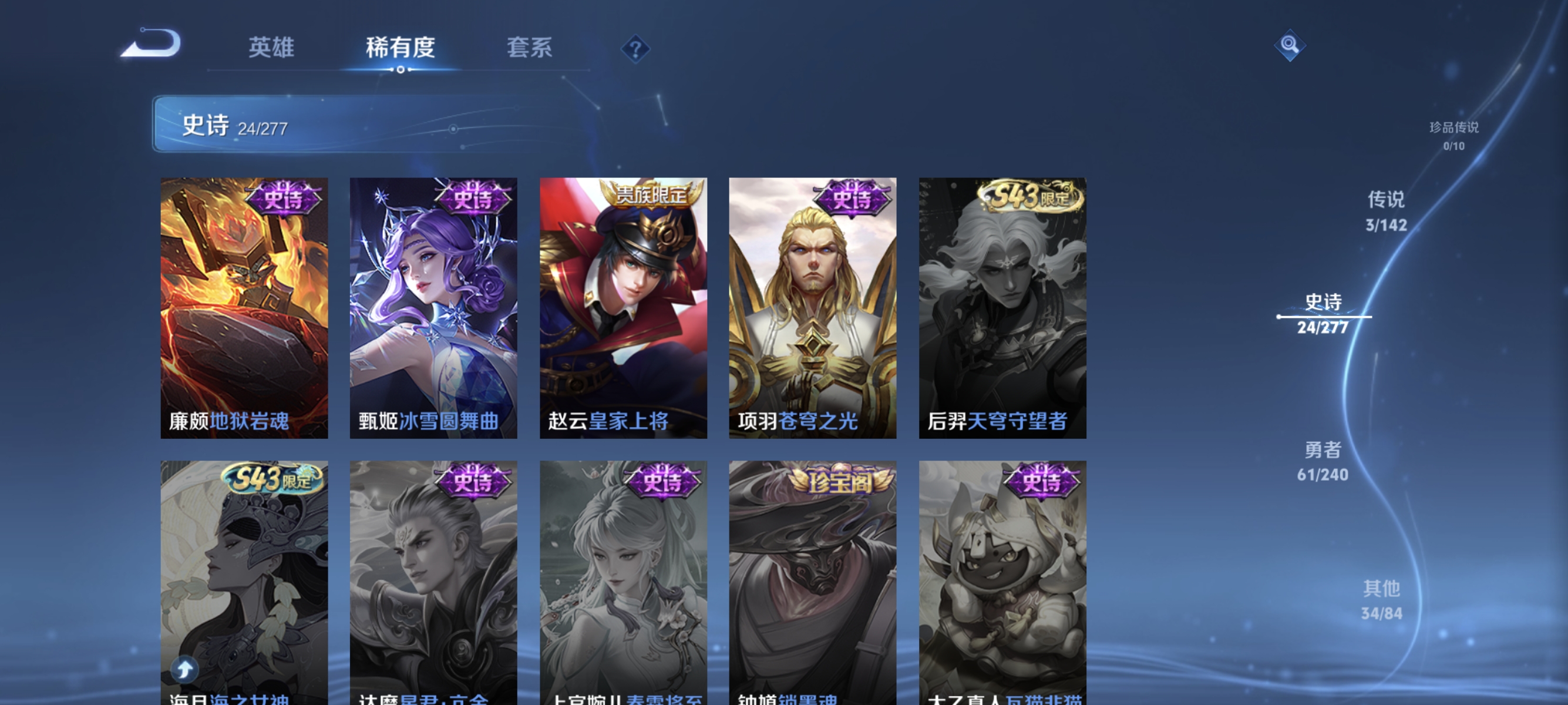Screen dimensions: 1568x705
Task: Open the 项羽苍穹之光 skin thumbnail
Action: pyautogui.click(x=812, y=307)
